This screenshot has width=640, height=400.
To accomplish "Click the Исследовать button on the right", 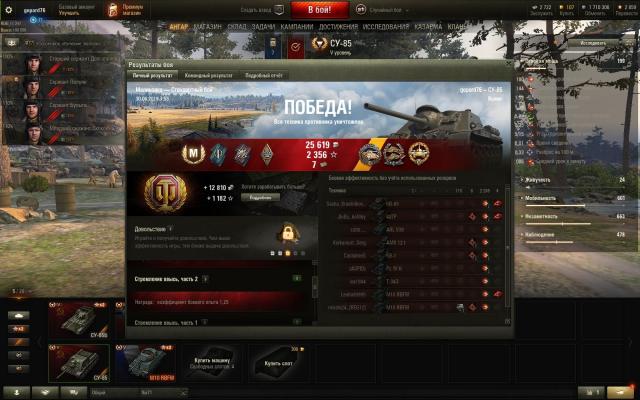I will [x=592, y=43].
